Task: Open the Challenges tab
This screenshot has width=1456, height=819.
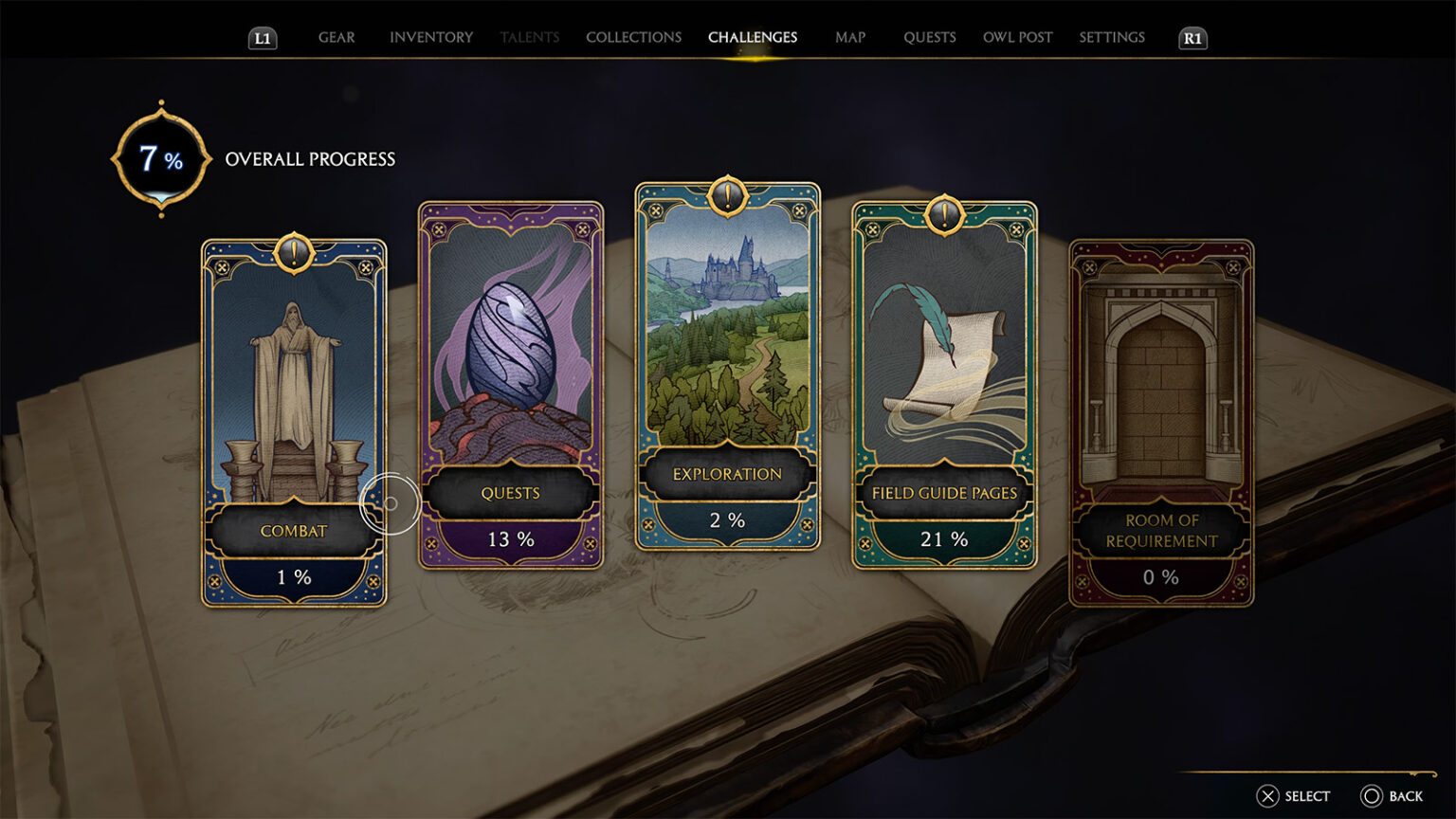Action: coord(753,37)
